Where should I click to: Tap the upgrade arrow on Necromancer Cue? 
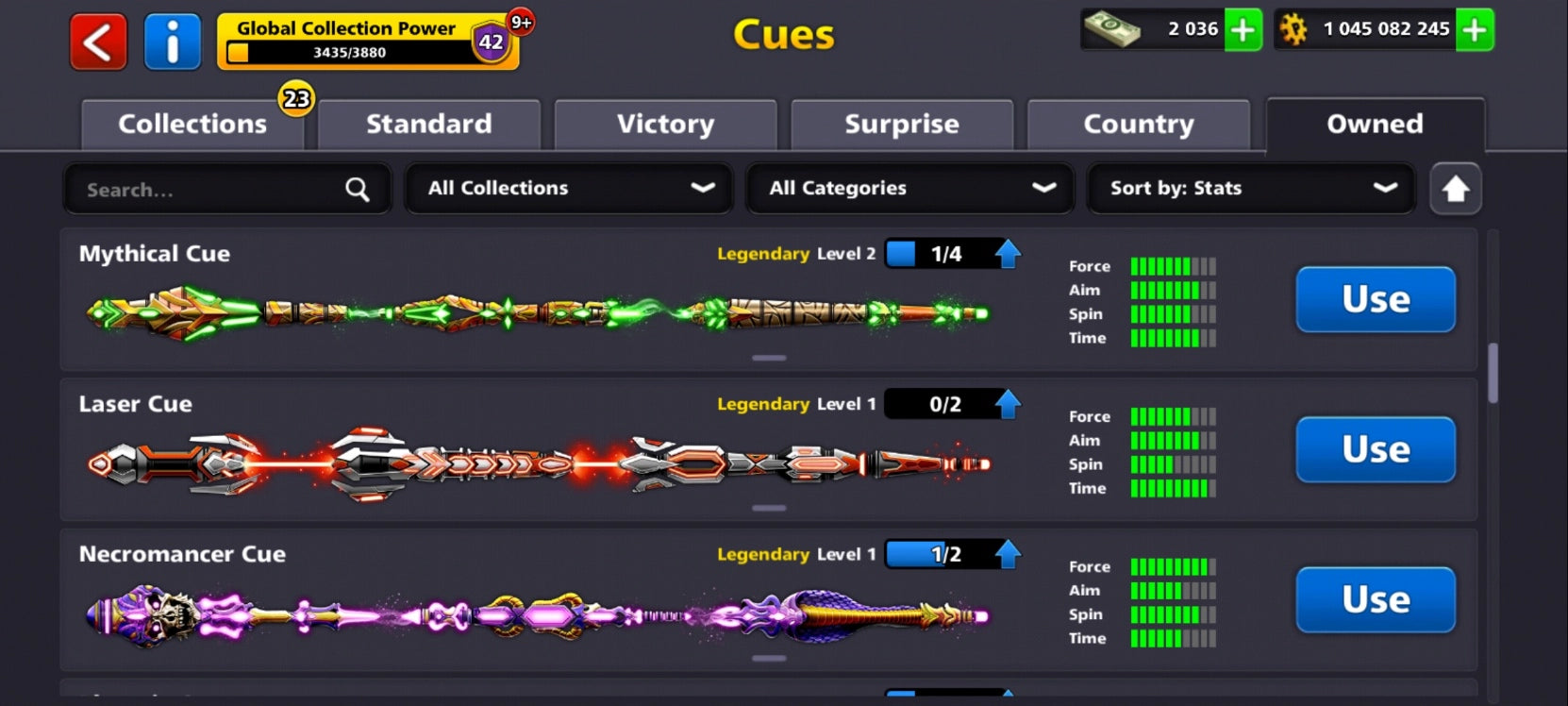pos(1009,554)
